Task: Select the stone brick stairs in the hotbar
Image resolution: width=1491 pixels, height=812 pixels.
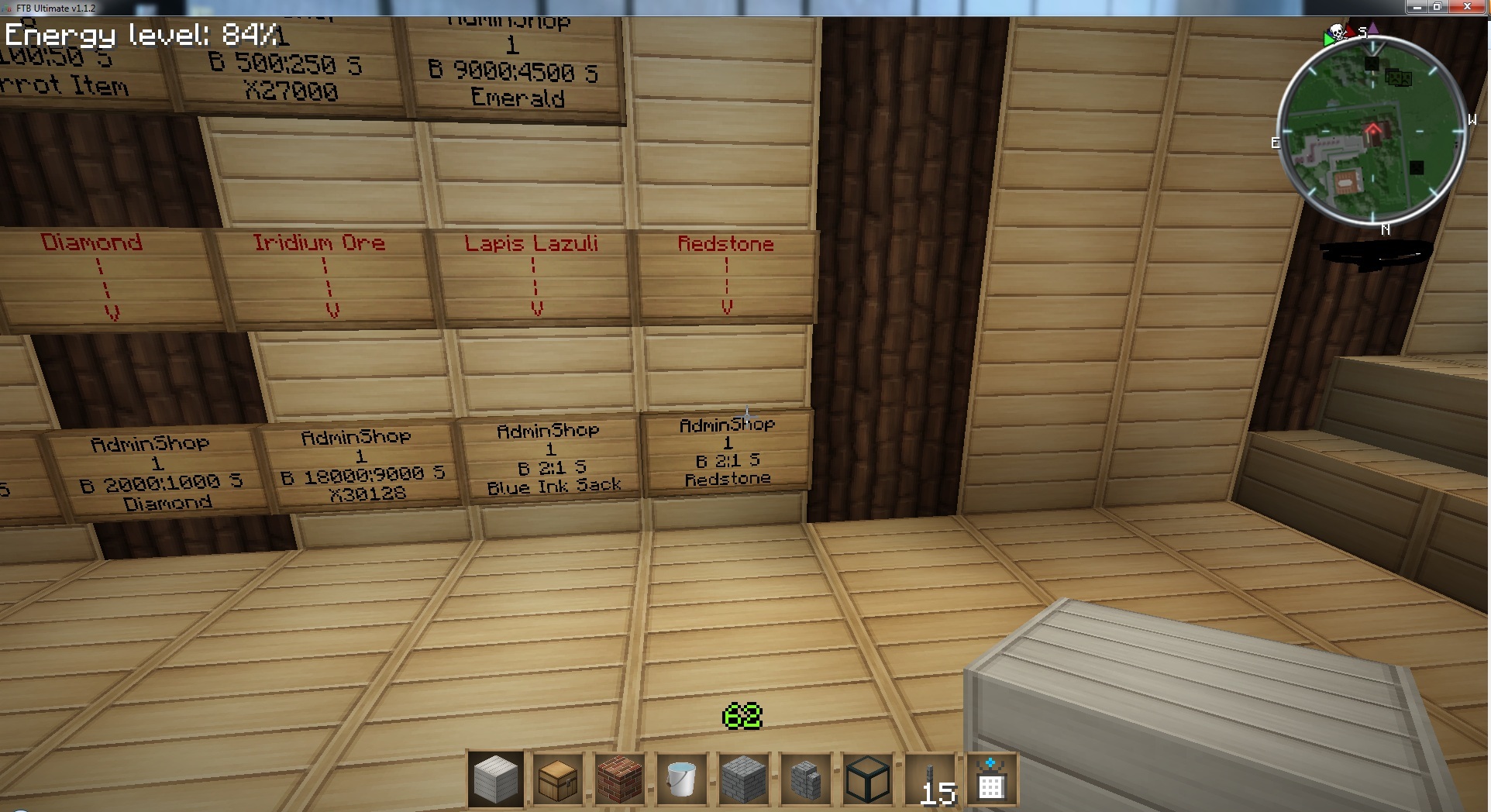Action: pos(806,779)
